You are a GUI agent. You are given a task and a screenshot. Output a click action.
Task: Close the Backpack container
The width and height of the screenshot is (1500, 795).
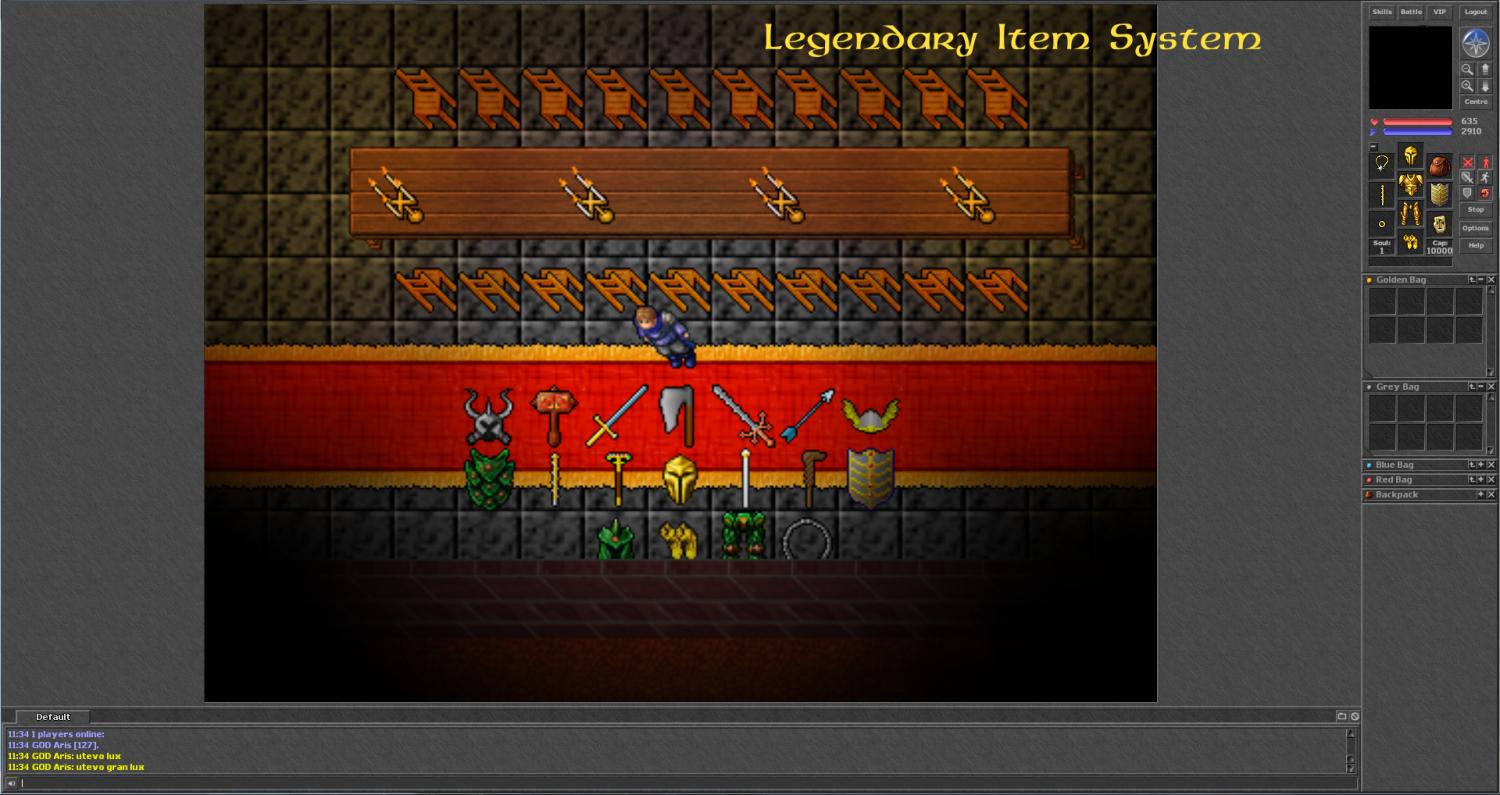[x=1491, y=495]
